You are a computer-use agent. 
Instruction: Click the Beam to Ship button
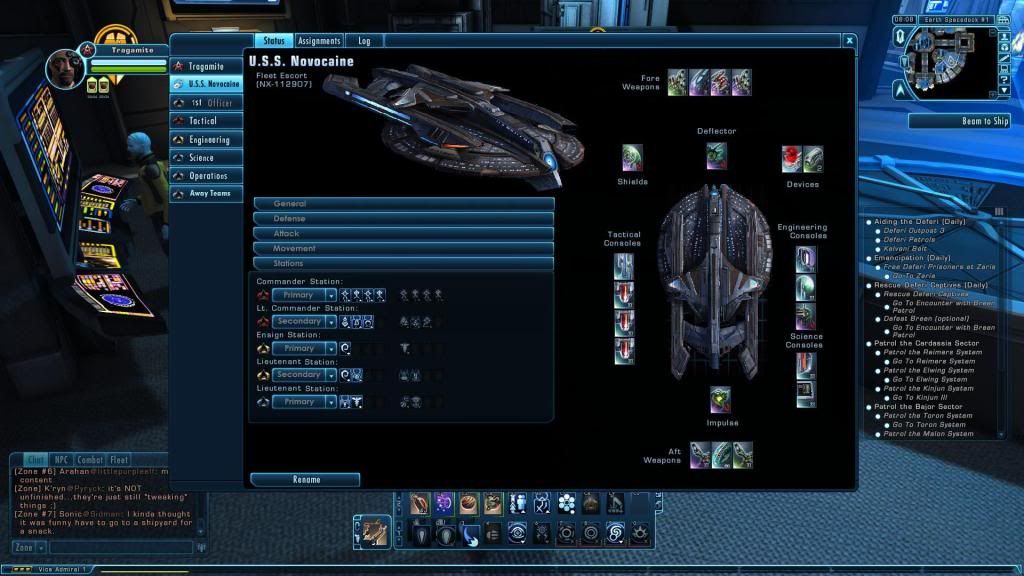[958, 121]
